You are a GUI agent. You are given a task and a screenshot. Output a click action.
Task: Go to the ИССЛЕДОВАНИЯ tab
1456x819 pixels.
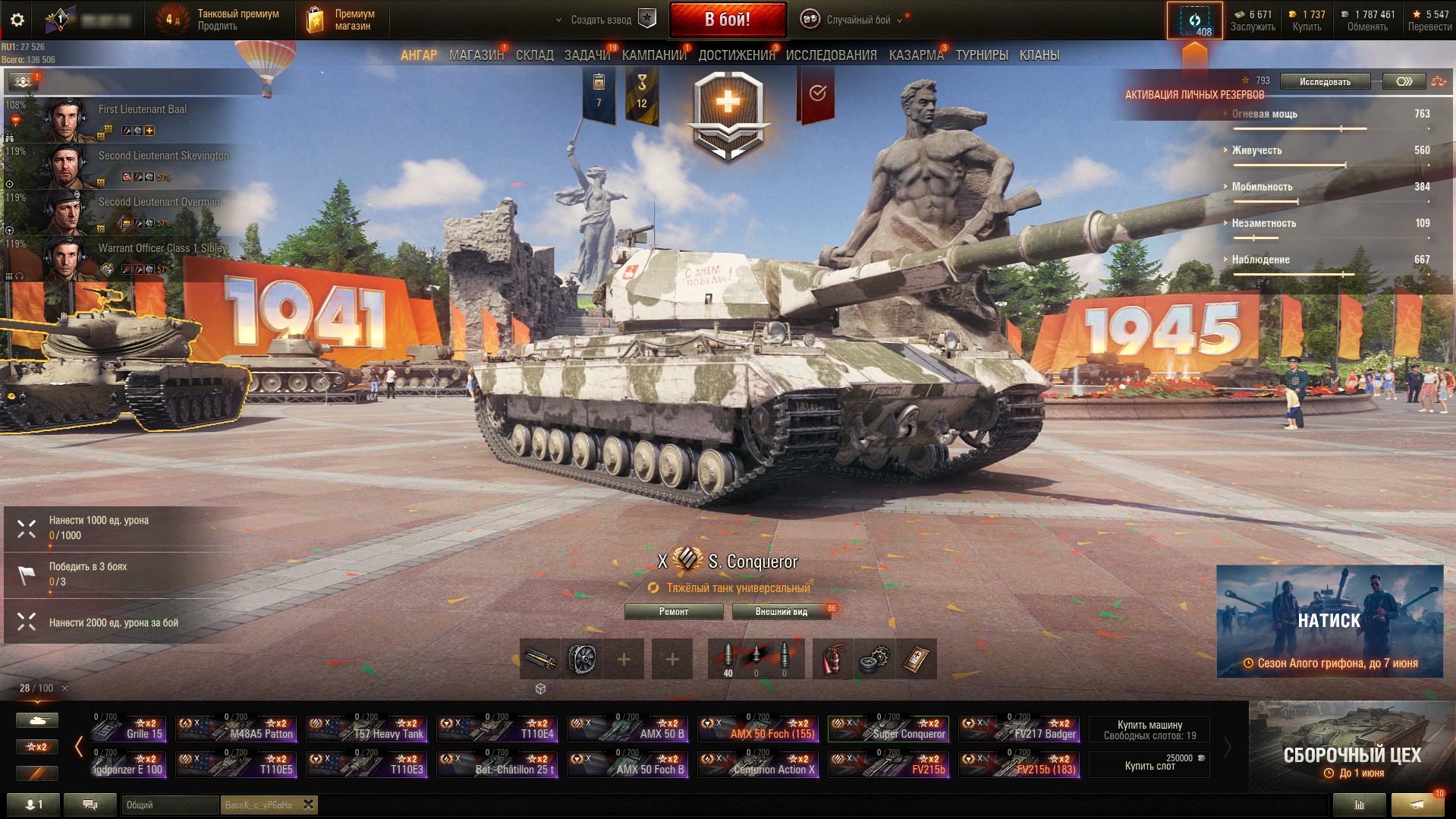831,55
